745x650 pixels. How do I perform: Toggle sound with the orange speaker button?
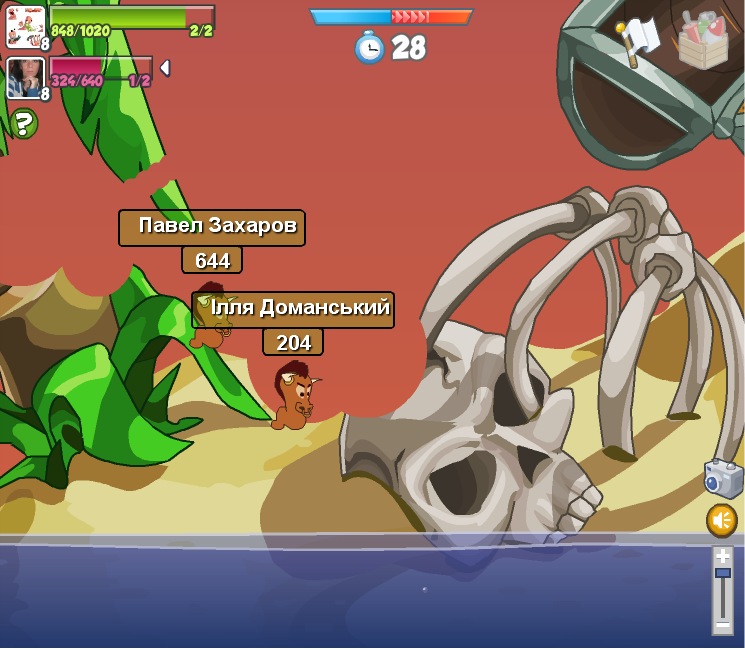[721, 520]
